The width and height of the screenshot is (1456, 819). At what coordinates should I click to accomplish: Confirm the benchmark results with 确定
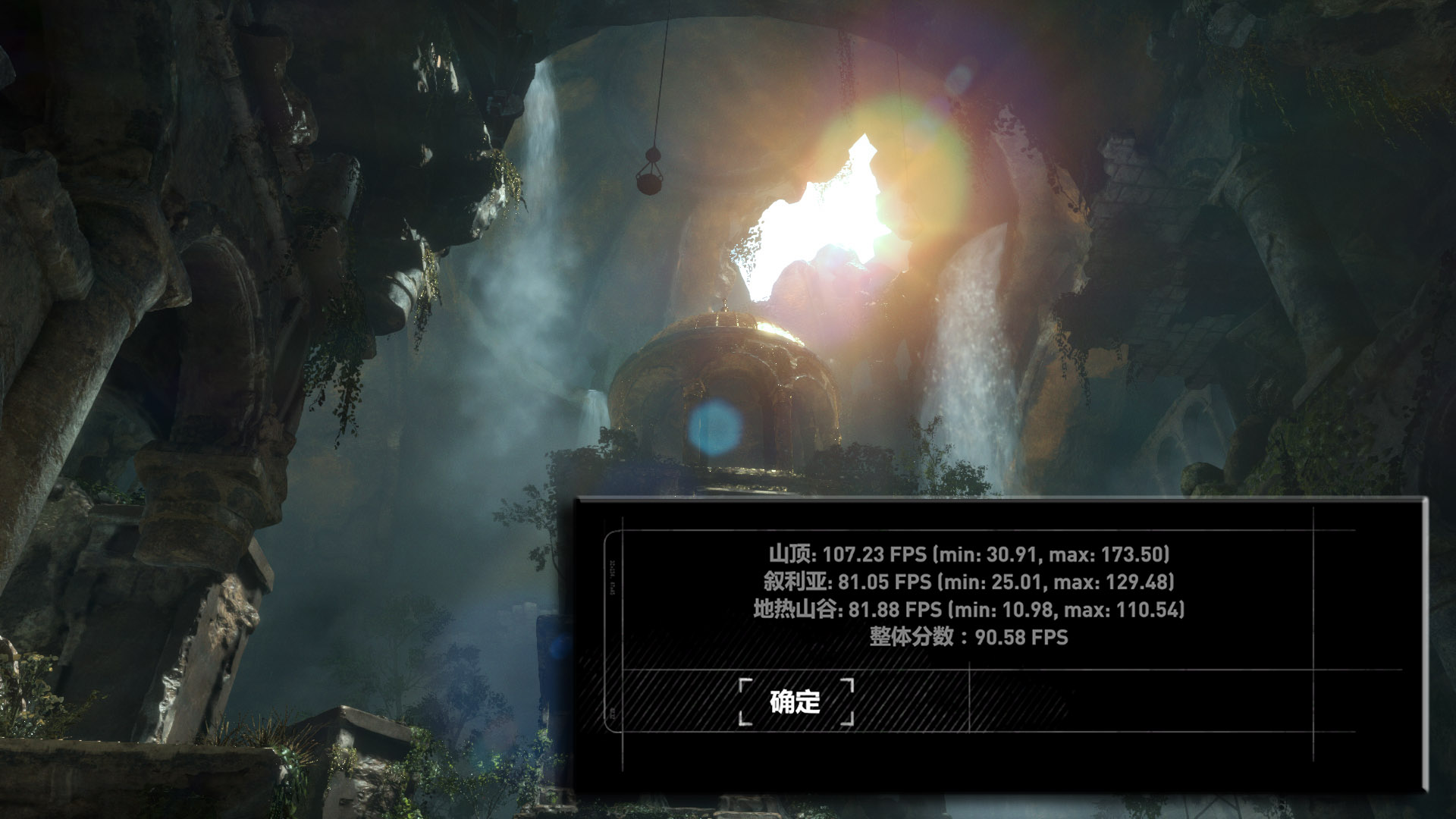click(795, 701)
